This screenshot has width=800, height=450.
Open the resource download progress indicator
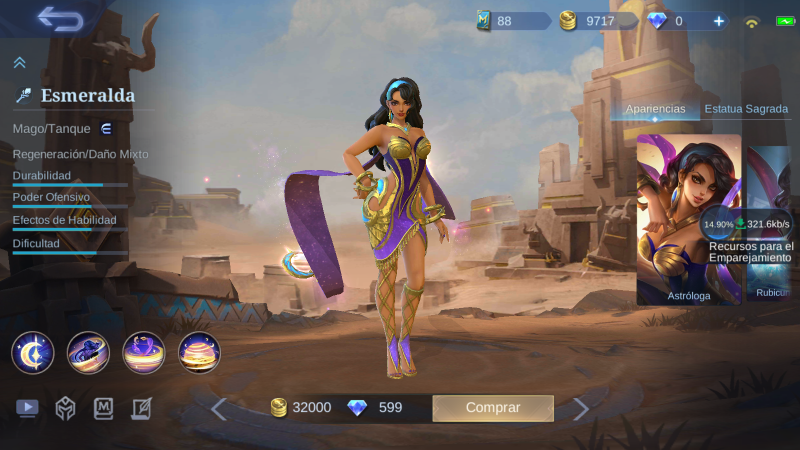718,224
